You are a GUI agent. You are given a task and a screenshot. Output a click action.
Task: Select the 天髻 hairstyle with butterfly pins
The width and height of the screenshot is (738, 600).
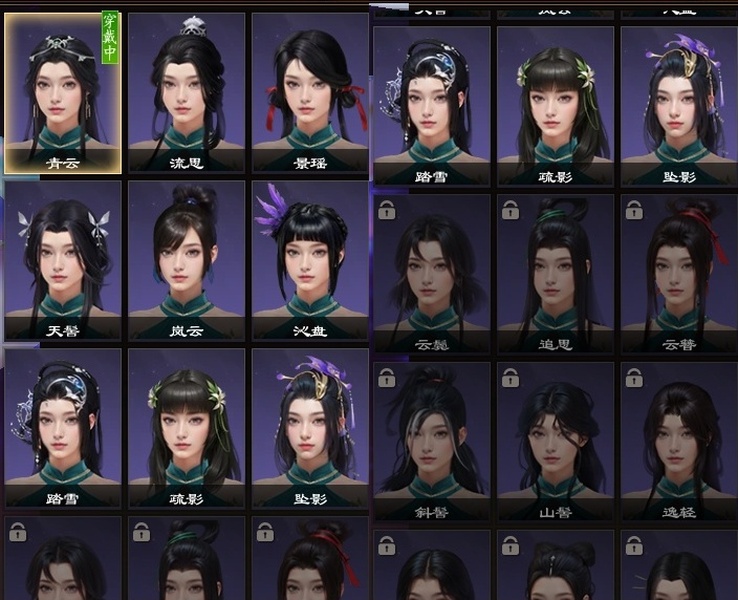coord(63,260)
